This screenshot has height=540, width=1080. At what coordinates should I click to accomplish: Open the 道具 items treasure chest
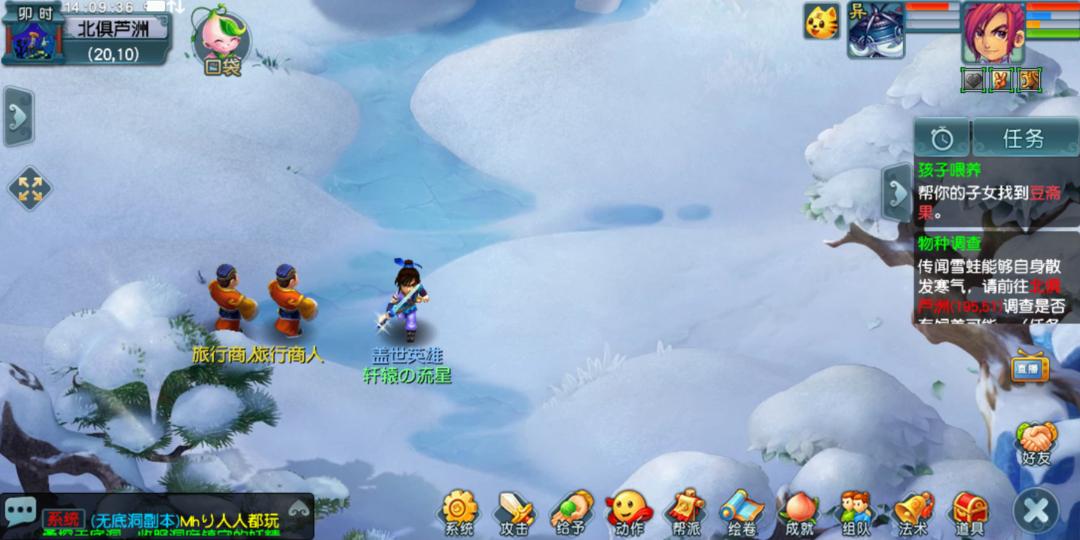[969, 511]
